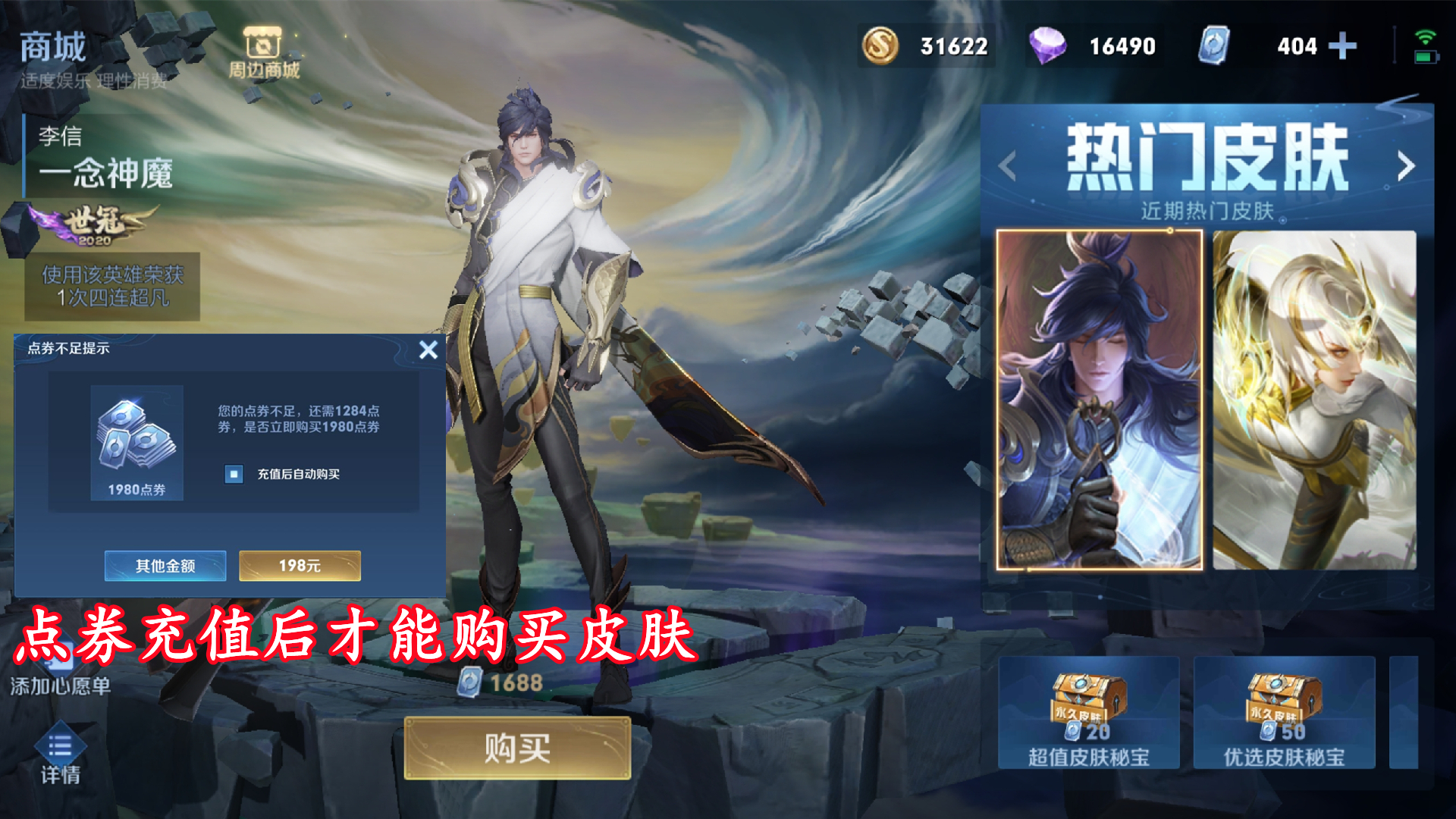Open the 优选皮肤秘宝 treasure chest
The width and height of the screenshot is (1456, 819).
[x=1283, y=713]
